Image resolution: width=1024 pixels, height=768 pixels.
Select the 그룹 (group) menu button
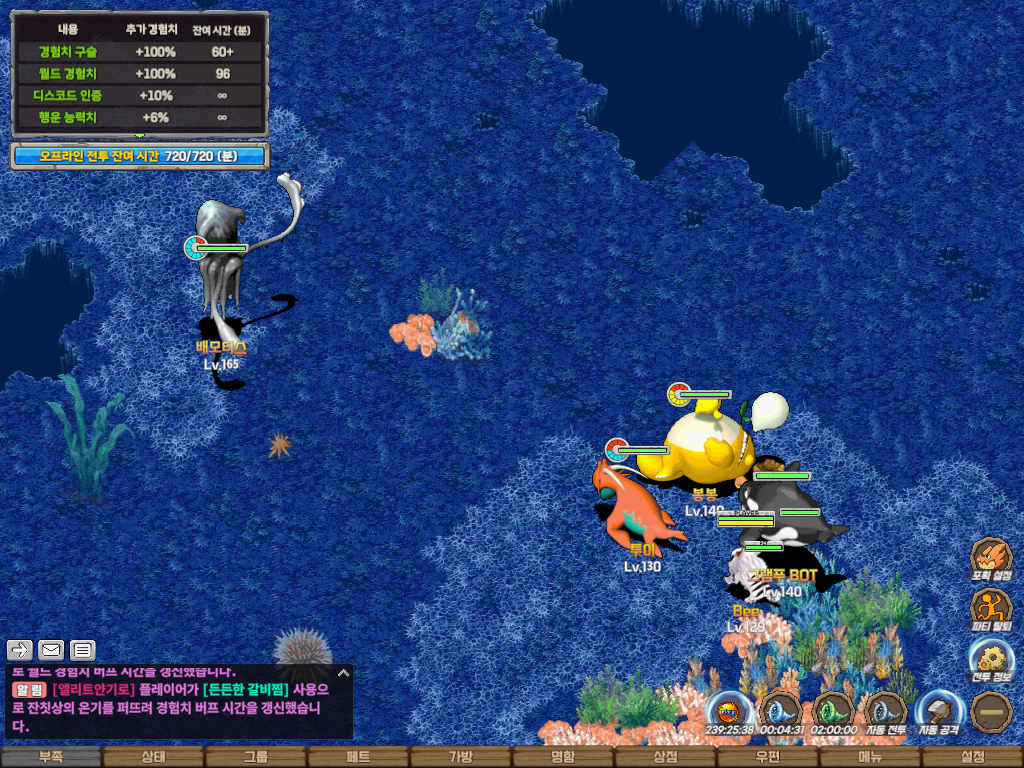pyautogui.click(x=256, y=757)
